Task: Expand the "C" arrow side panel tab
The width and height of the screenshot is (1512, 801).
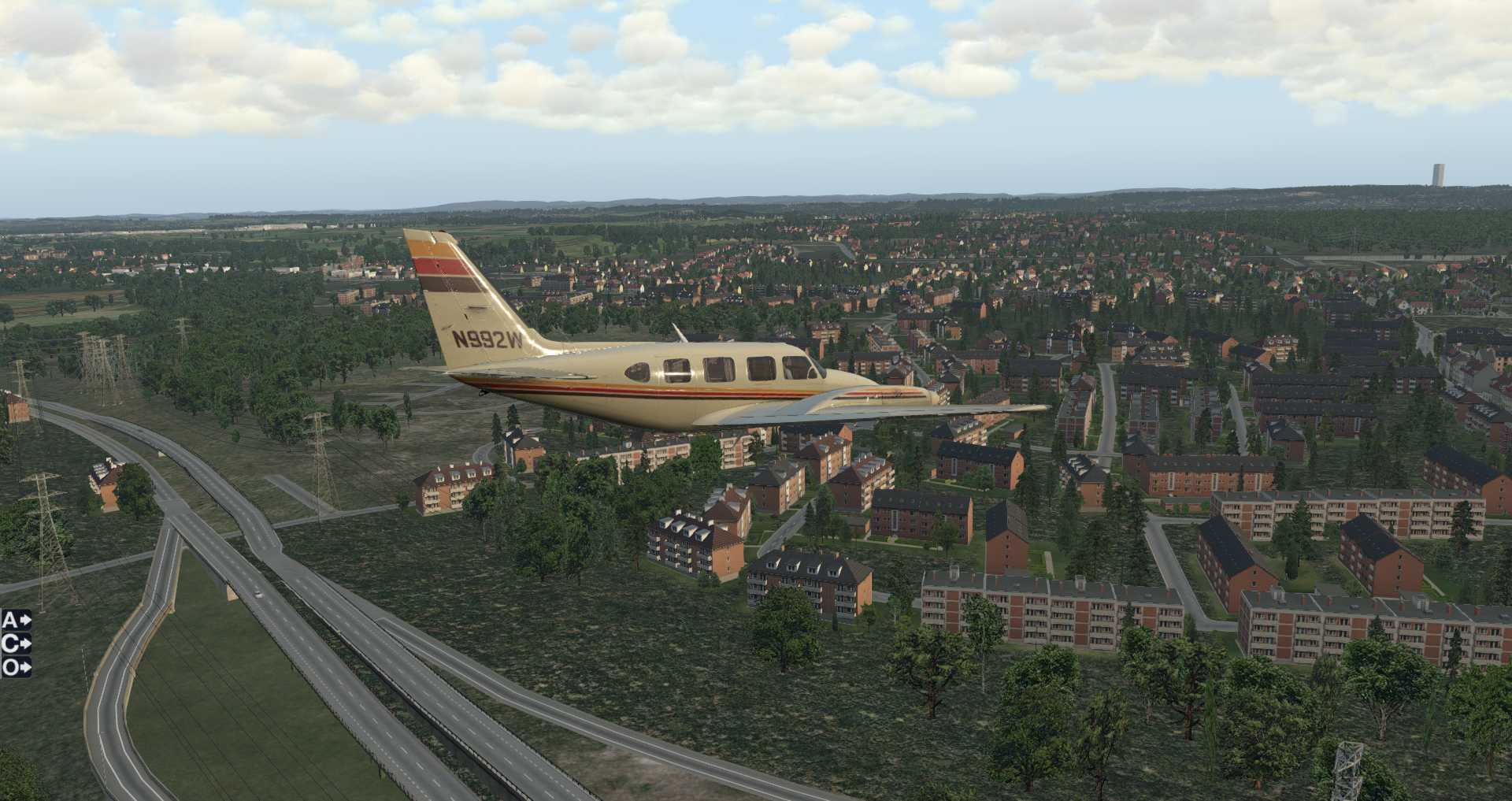Action: [x=16, y=644]
